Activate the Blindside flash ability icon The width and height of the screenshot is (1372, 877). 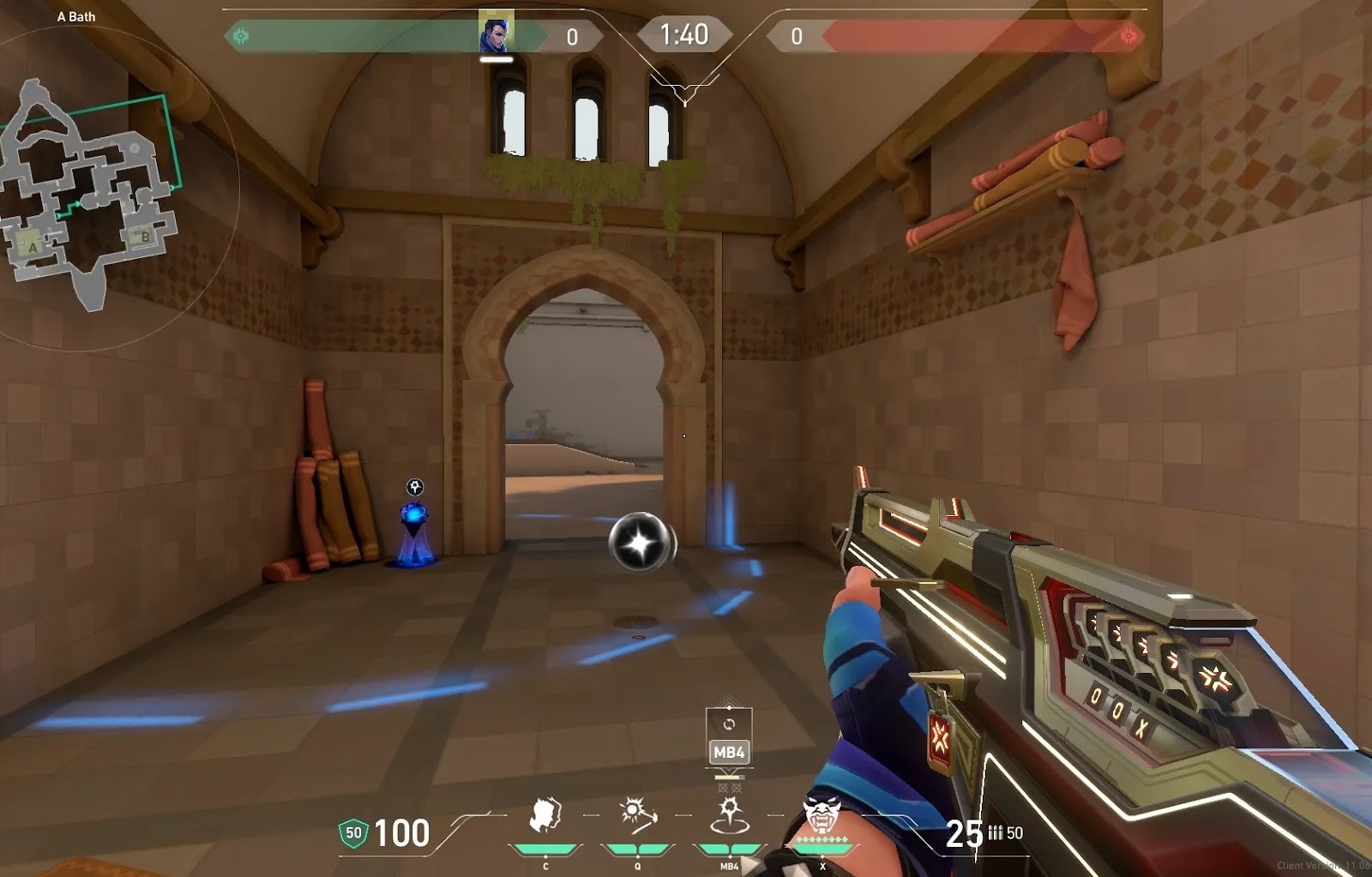637,814
